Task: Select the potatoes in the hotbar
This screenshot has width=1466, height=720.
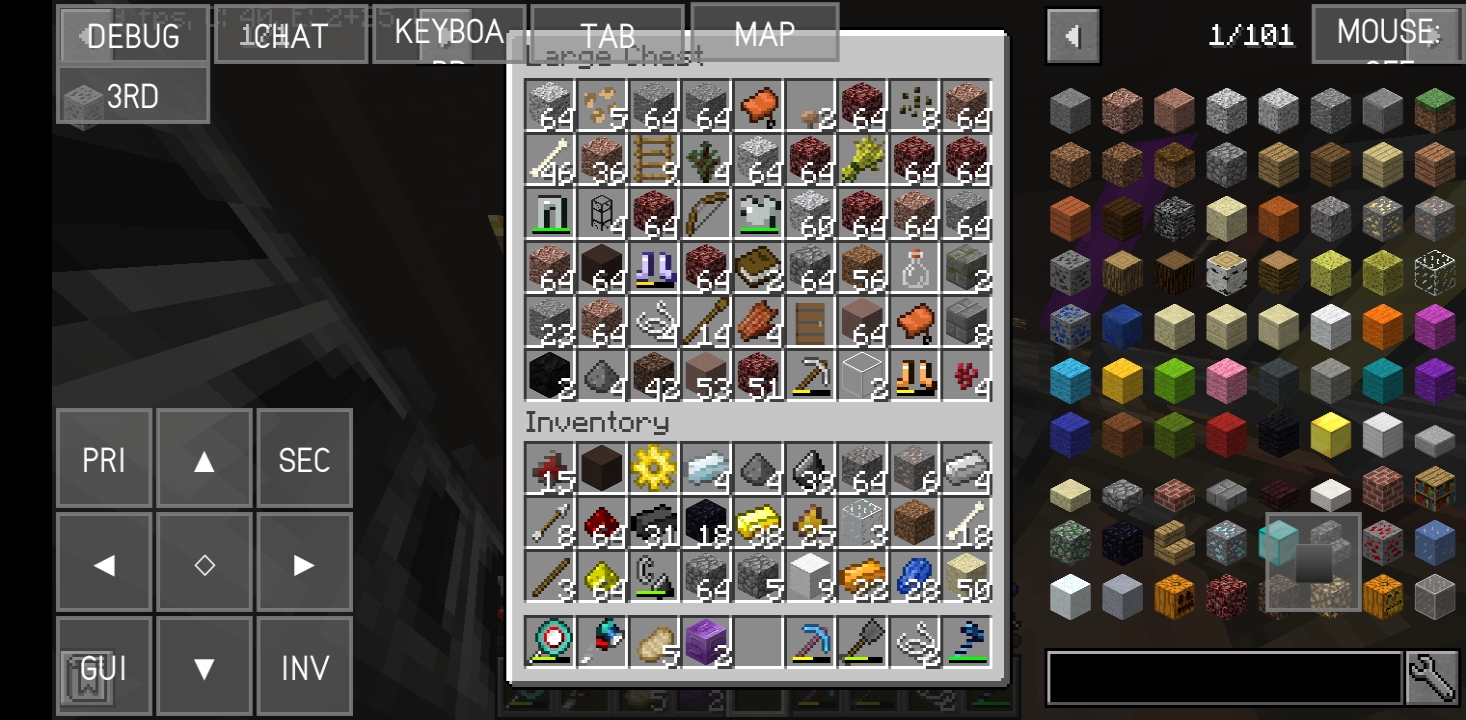Action: (651, 640)
